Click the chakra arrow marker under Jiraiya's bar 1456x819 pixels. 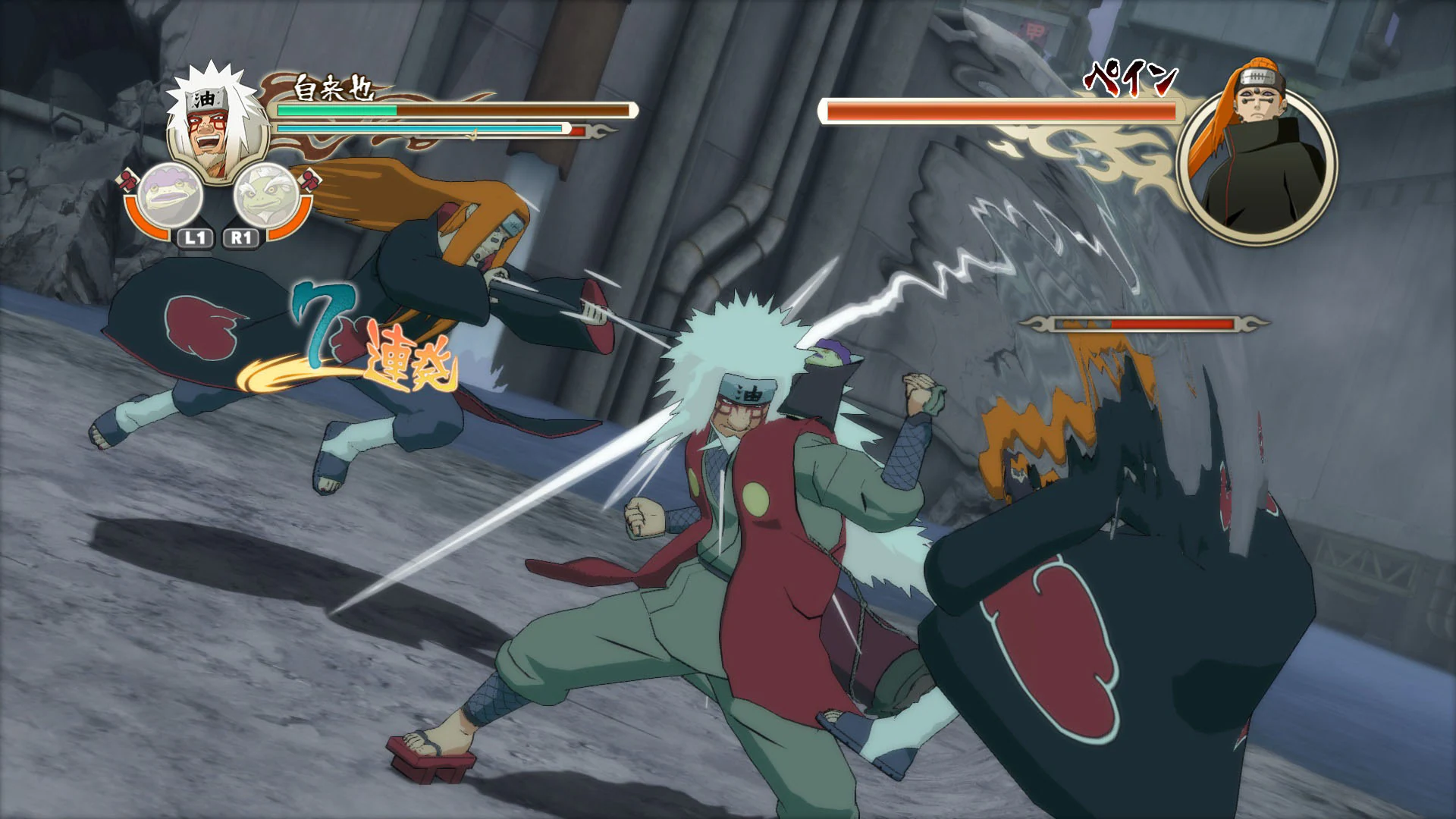[x=472, y=133]
